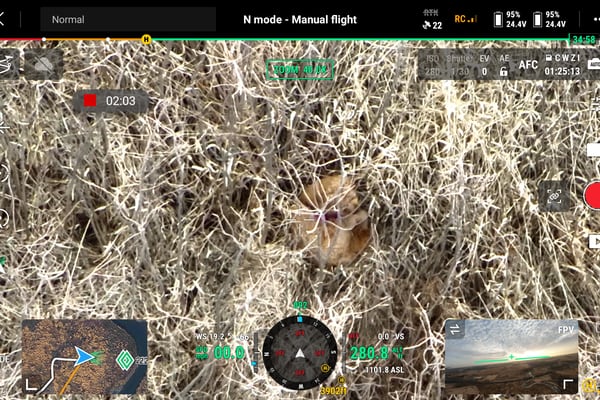Activate the center-target focus icon
This screenshot has width=600, height=400.
coord(553,194)
